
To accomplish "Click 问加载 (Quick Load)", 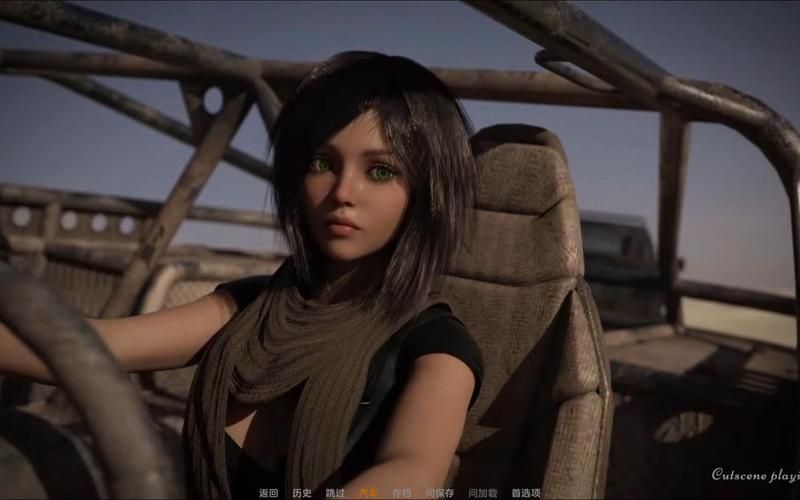I will 482,493.
